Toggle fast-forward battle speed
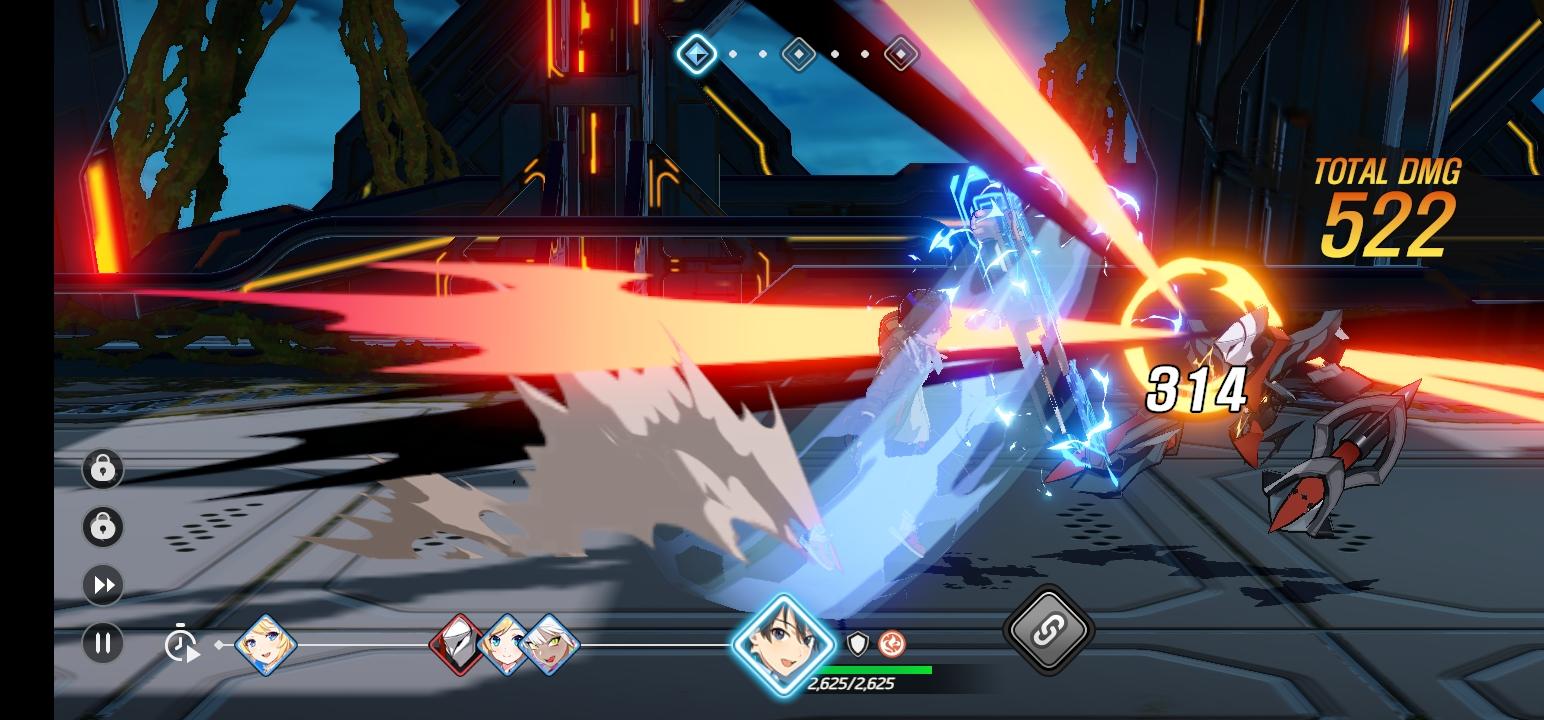 tap(102, 585)
